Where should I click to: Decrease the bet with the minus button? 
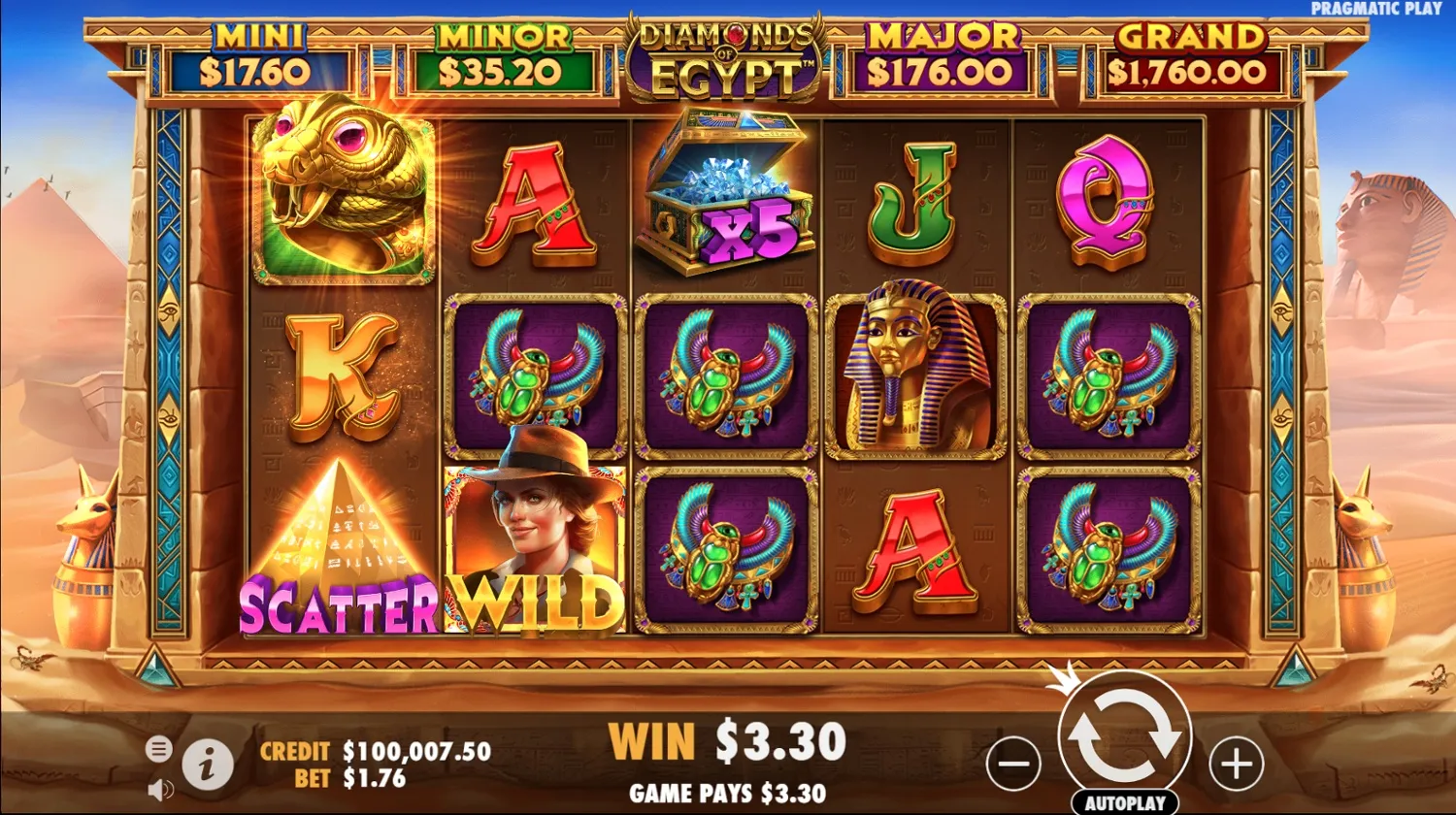(x=1012, y=765)
